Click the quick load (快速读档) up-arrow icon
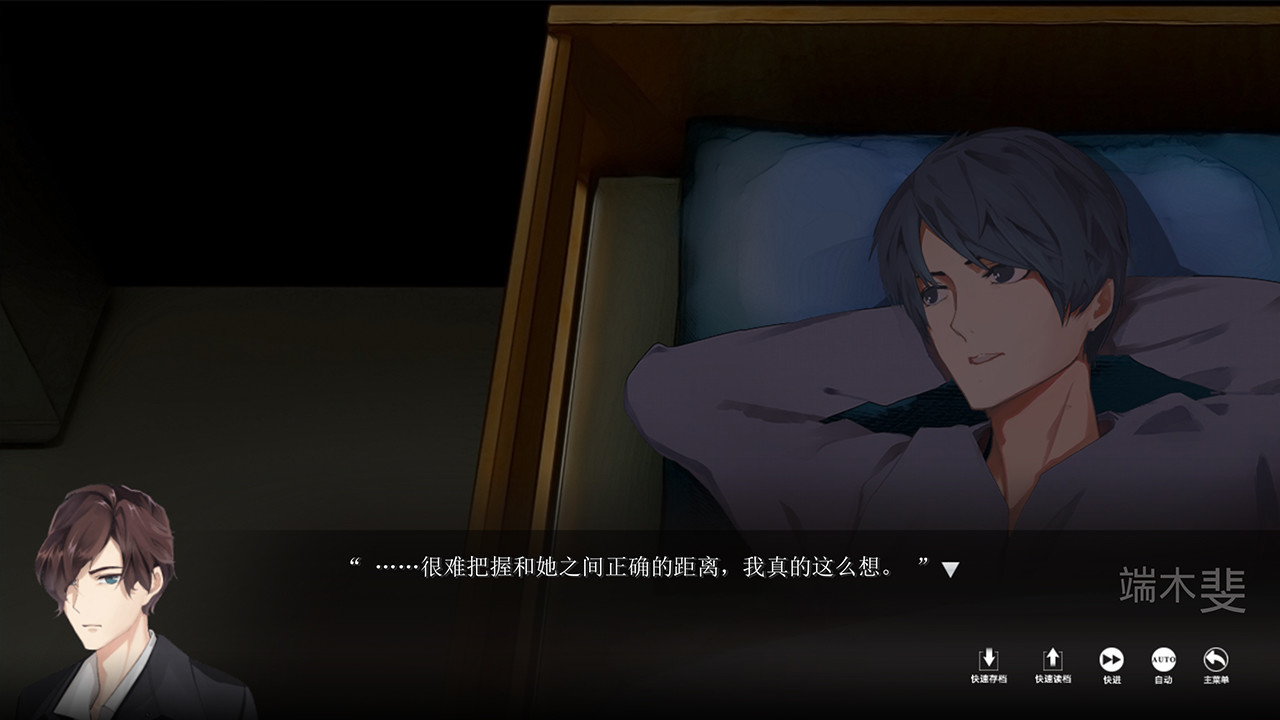The width and height of the screenshot is (1280, 720). tap(1052, 659)
